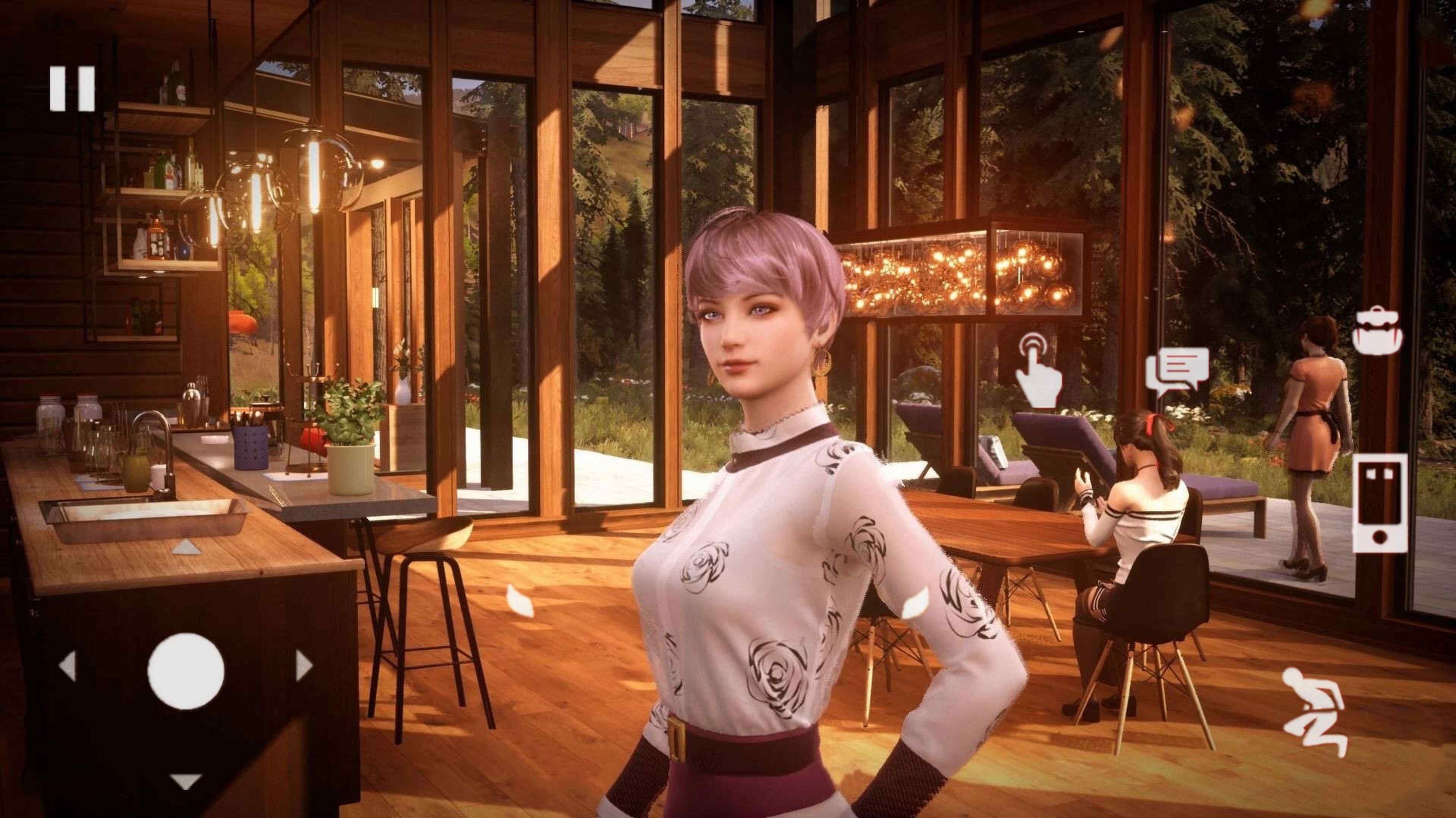Image resolution: width=1456 pixels, height=818 pixels.
Task: Move left with the left arrow
Action: coord(68,665)
